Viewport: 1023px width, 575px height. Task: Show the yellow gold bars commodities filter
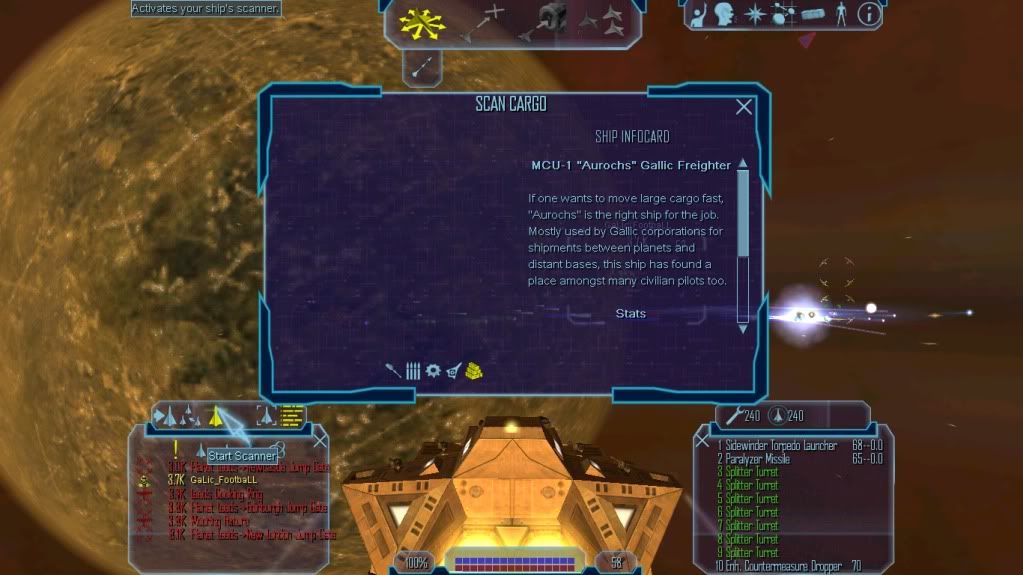pos(474,370)
